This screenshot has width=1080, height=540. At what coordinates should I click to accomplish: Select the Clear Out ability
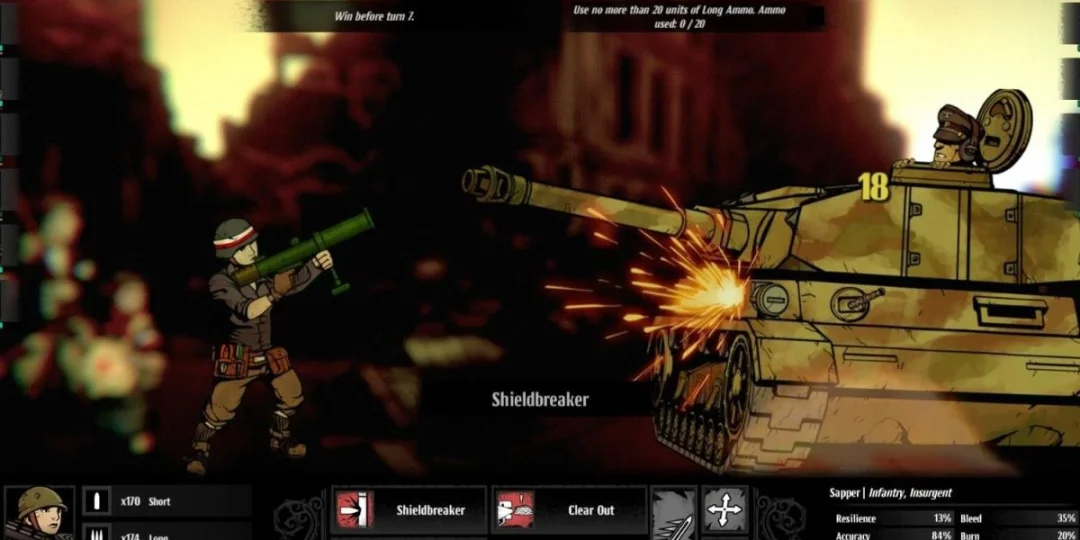[x=569, y=510]
